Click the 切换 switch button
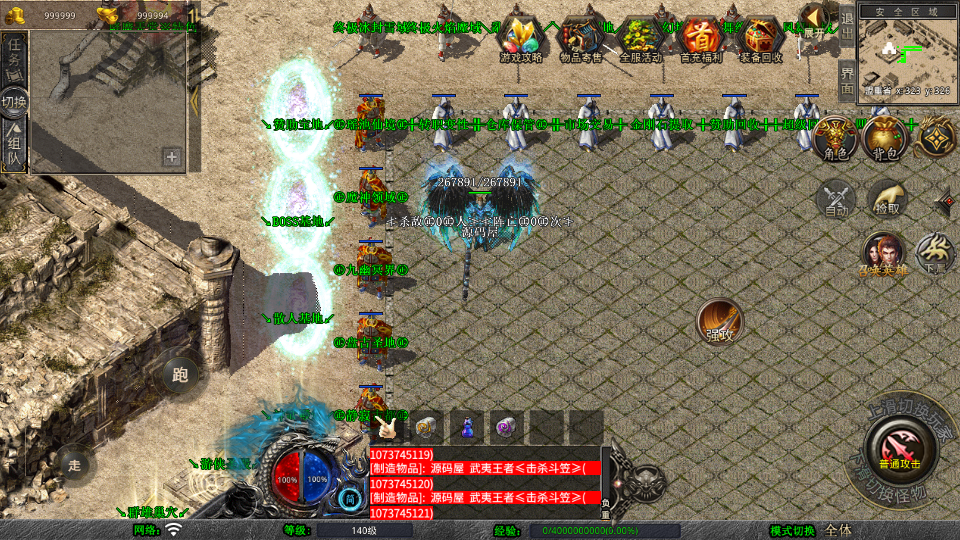 (14, 101)
